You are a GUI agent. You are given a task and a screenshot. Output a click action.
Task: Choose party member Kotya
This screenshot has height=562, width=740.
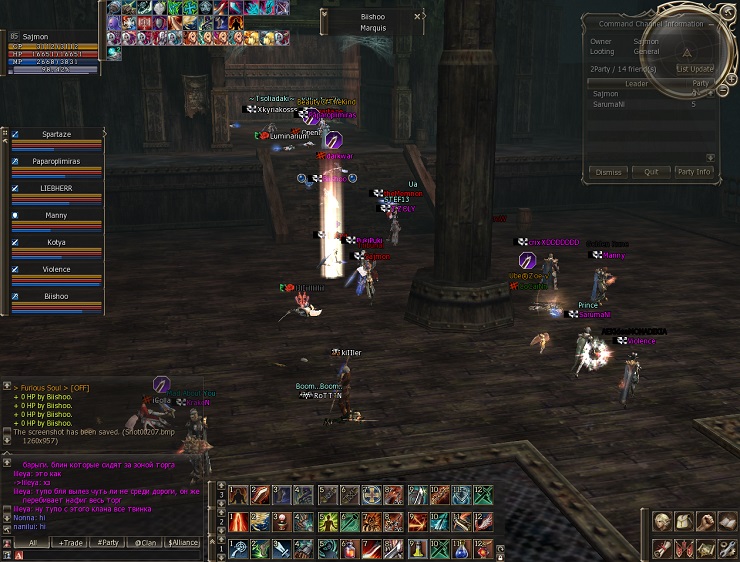(x=57, y=242)
